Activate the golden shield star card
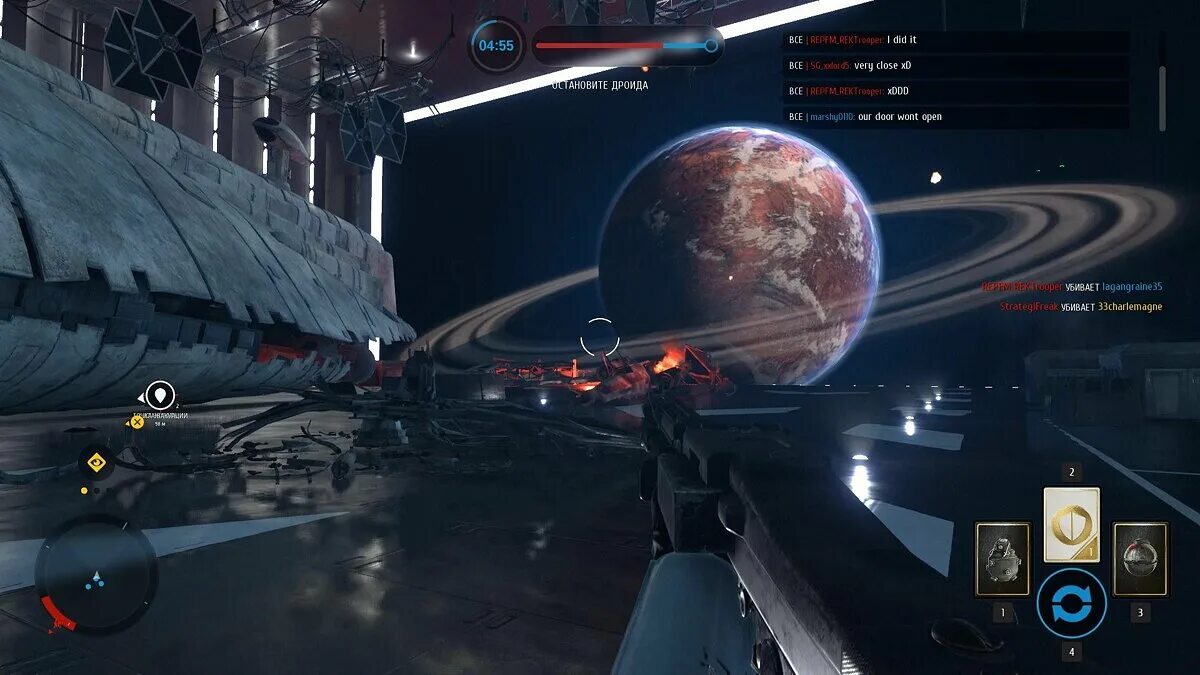This screenshot has width=1200, height=675. click(x=1071, y=524)
